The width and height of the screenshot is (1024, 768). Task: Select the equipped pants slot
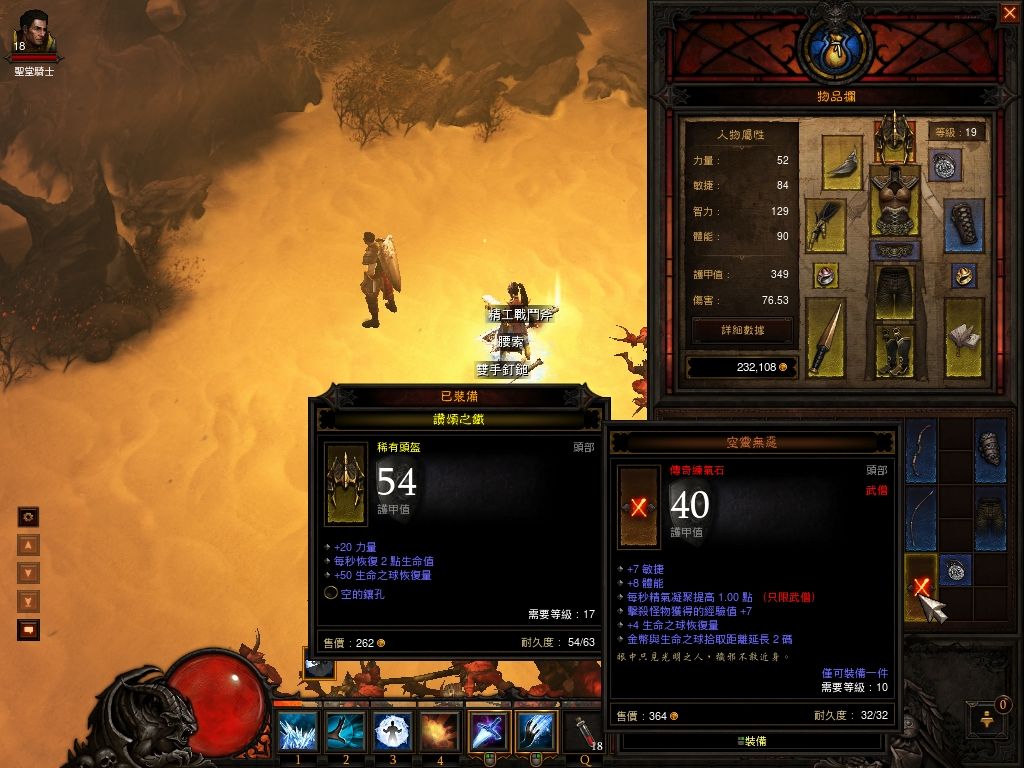coord(894,292)
